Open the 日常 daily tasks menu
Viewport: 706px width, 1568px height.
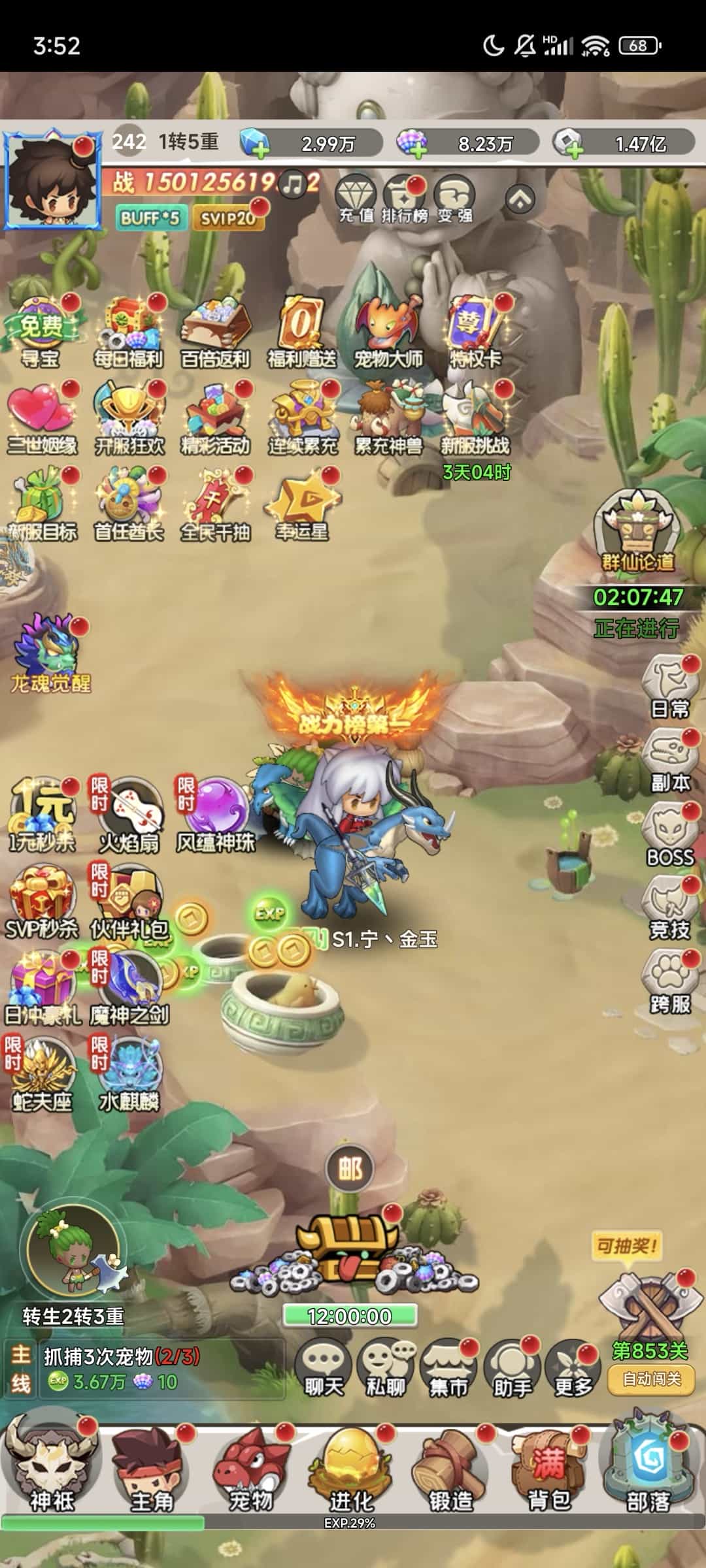(x=669, y=688)
